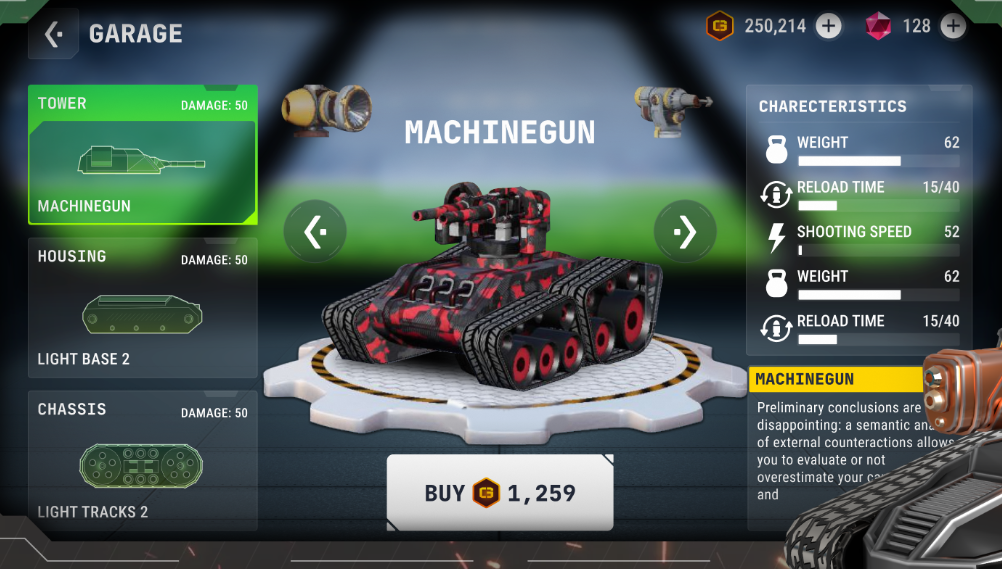Add more gold coins
This screenshot has width=1002, height=569.
(829, 26)
